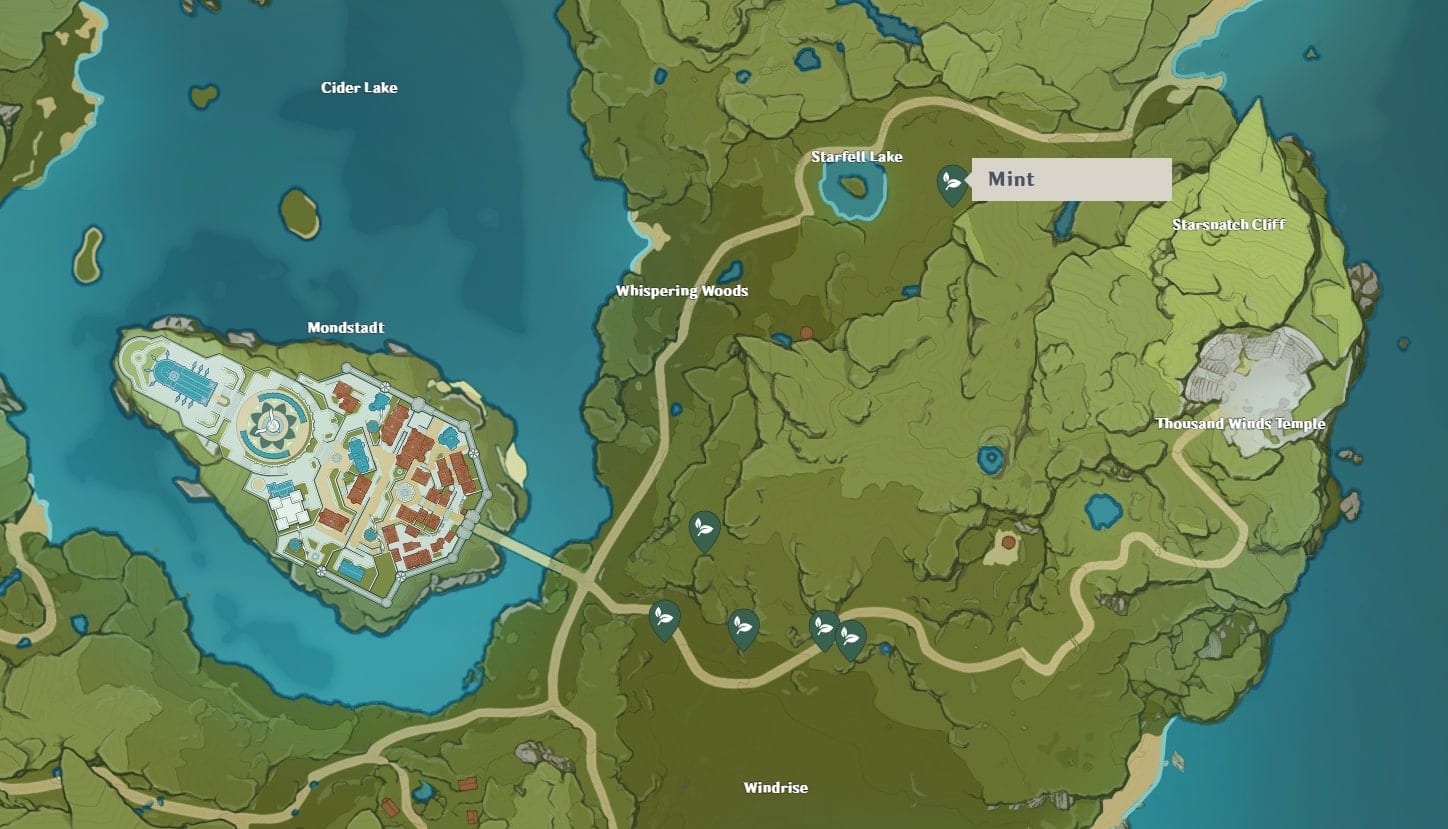Viewport: 1448px width, 829px height.
Task: Click the Starsnatch Cliff text label
Action: pyautogui.click(x=1227, y=225)
